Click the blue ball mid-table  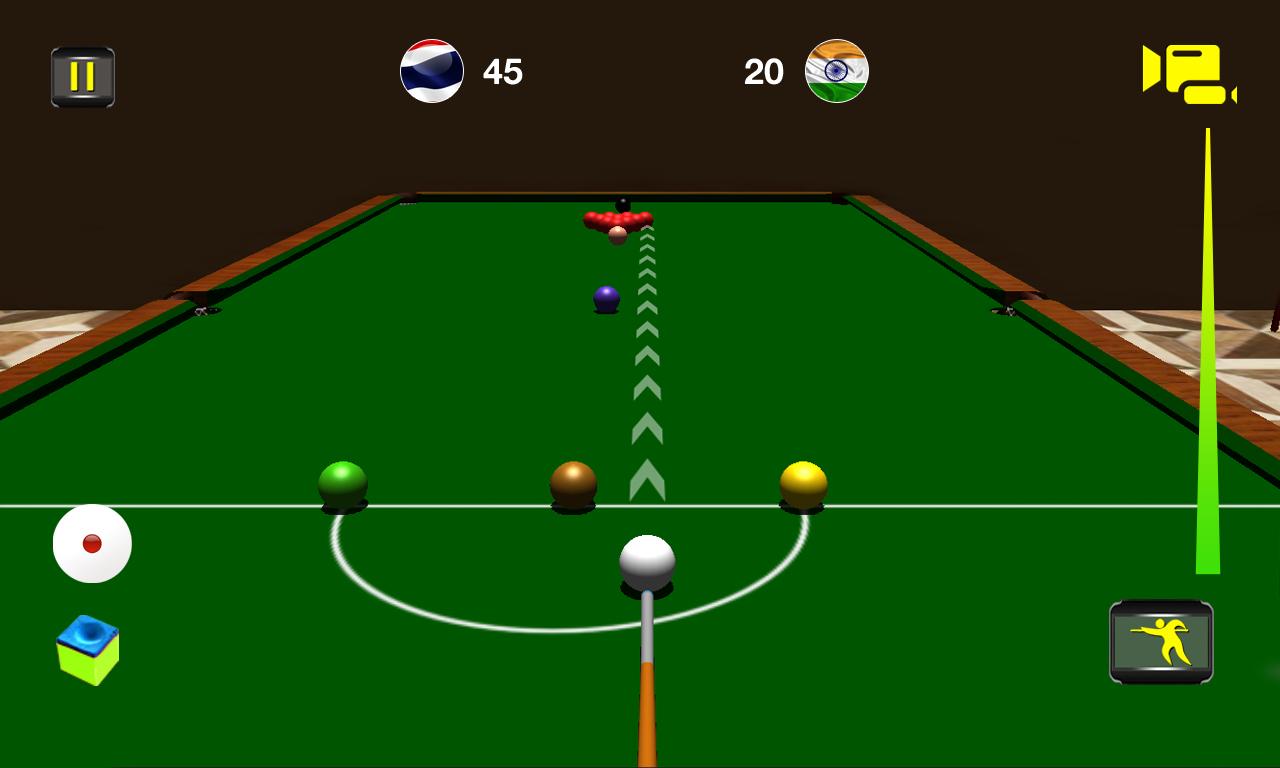pos(607,298)
